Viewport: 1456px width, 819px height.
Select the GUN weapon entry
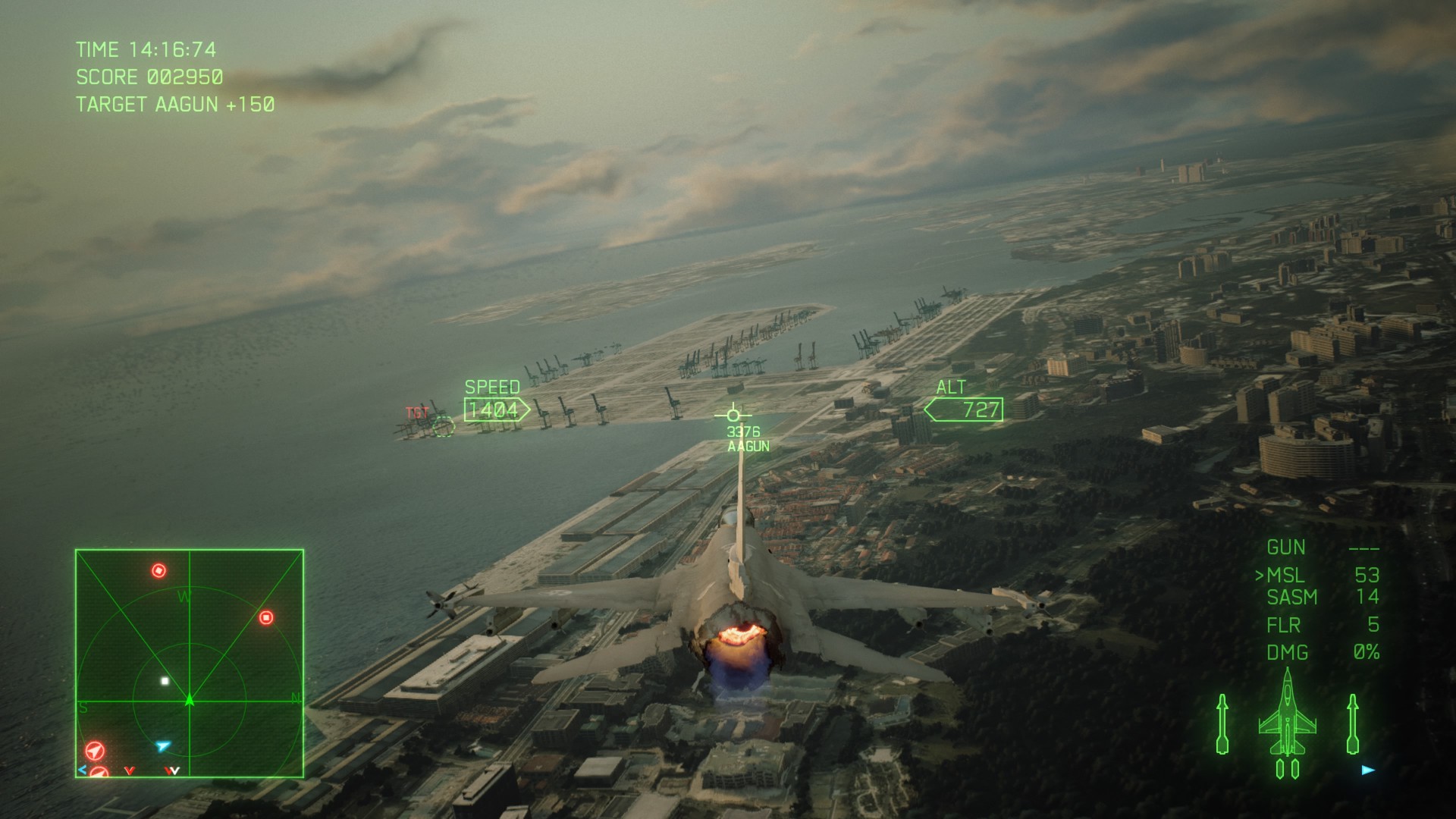[1286, 548]
